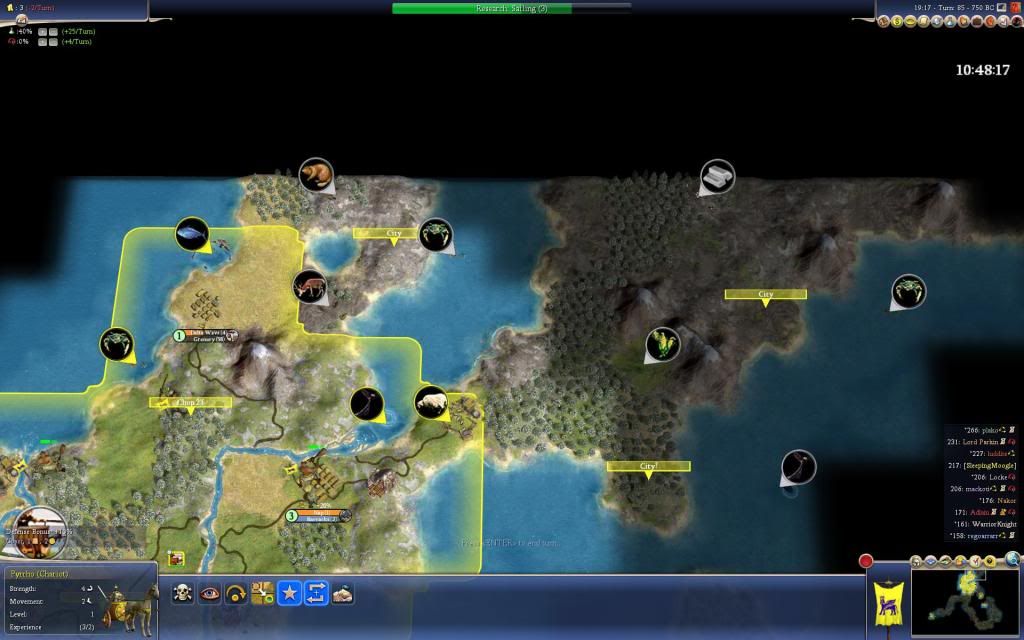Image resolution: width=1024 pixels, height=640 pixels.
Task: Select Lord Parkin in the scoreboard
Action: (985, 441)
